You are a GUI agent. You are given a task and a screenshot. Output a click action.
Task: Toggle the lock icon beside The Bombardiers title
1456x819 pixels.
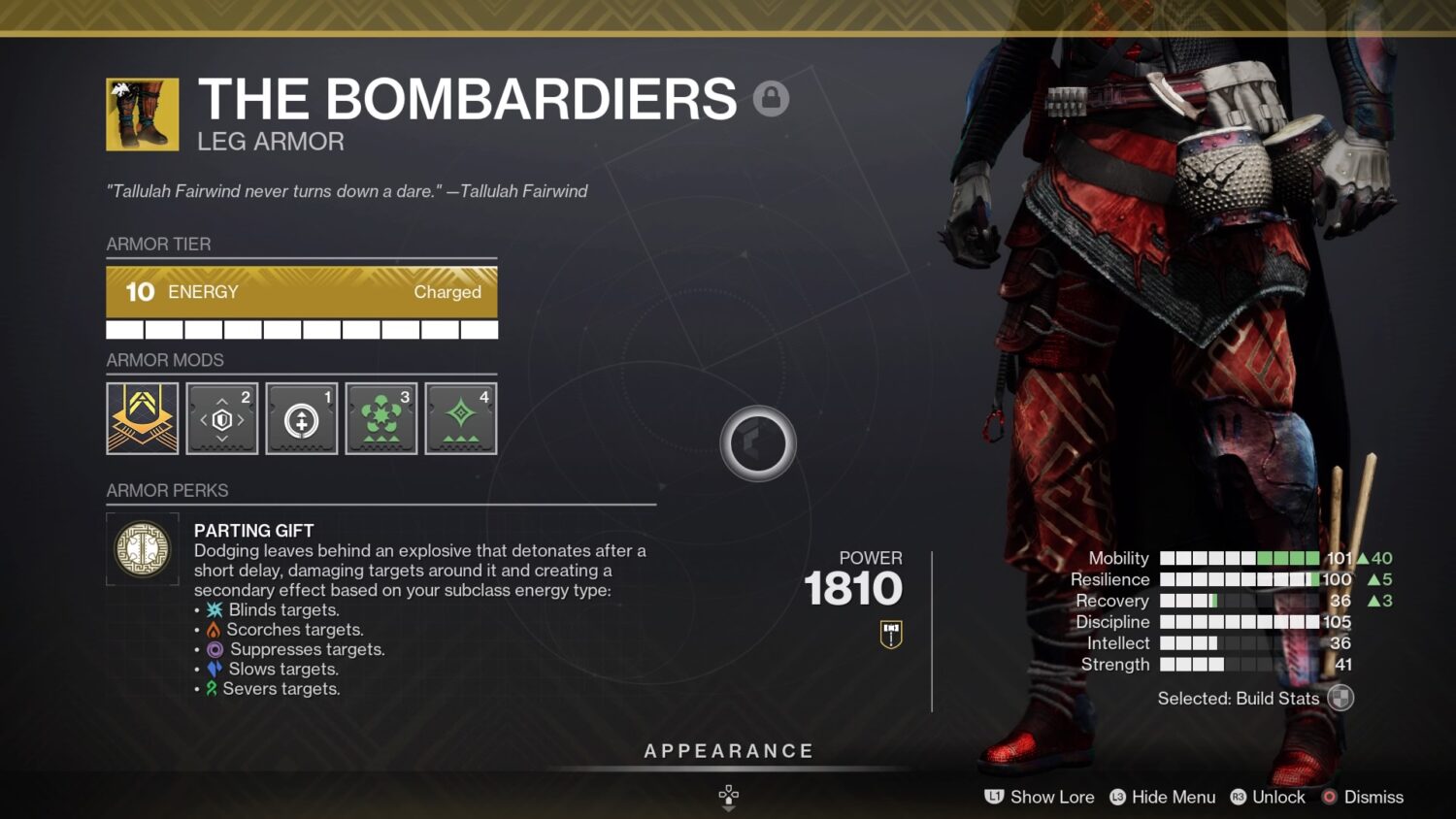click(x=772, y=98)
